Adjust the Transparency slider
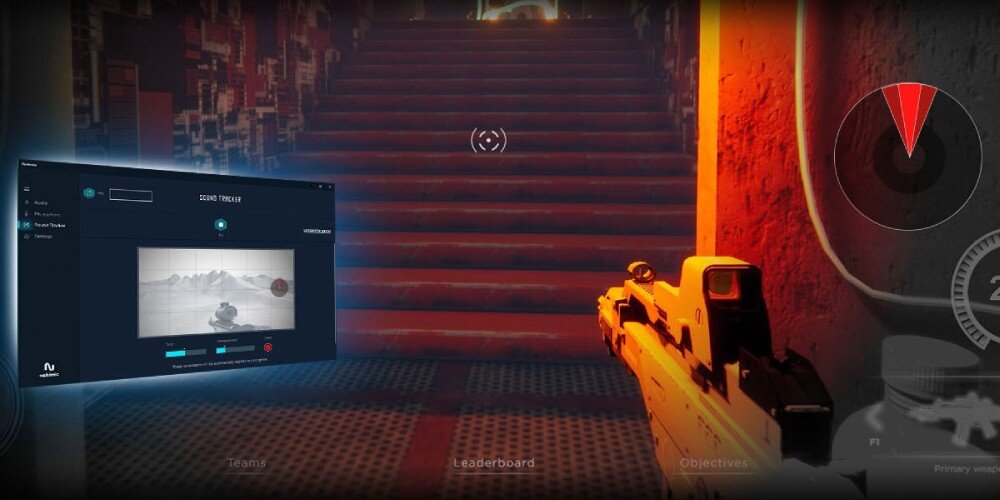 [x=235, y=351]
